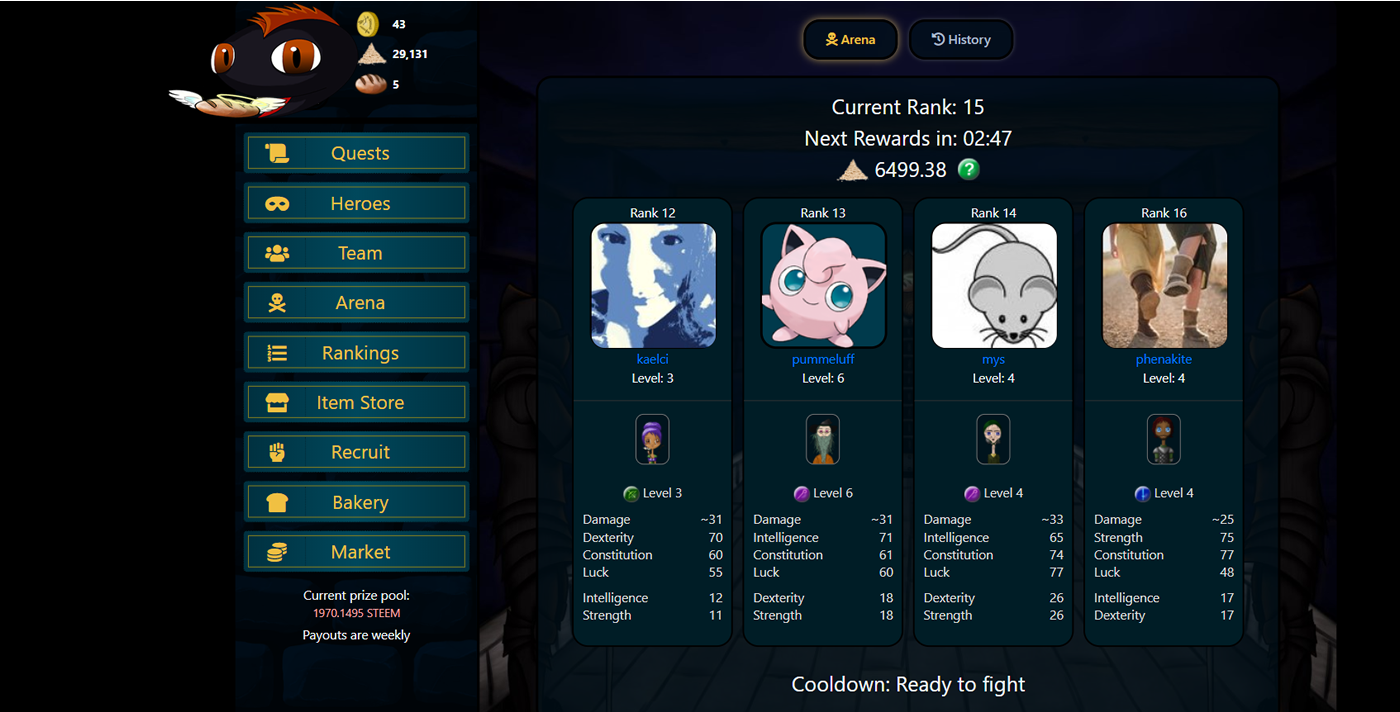This screenshot has height=712, width=1400.
Task: Open kaelci's profile link
Action: (x=653, y=359)
